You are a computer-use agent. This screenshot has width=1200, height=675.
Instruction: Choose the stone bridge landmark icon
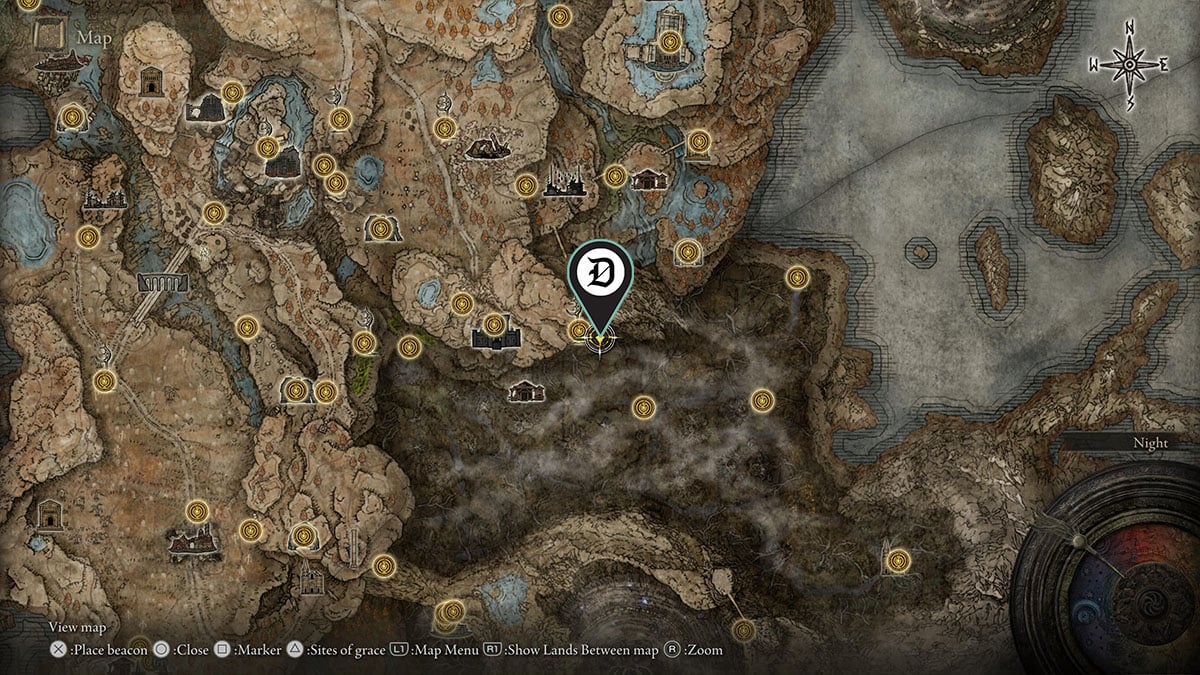click(163, 283)
